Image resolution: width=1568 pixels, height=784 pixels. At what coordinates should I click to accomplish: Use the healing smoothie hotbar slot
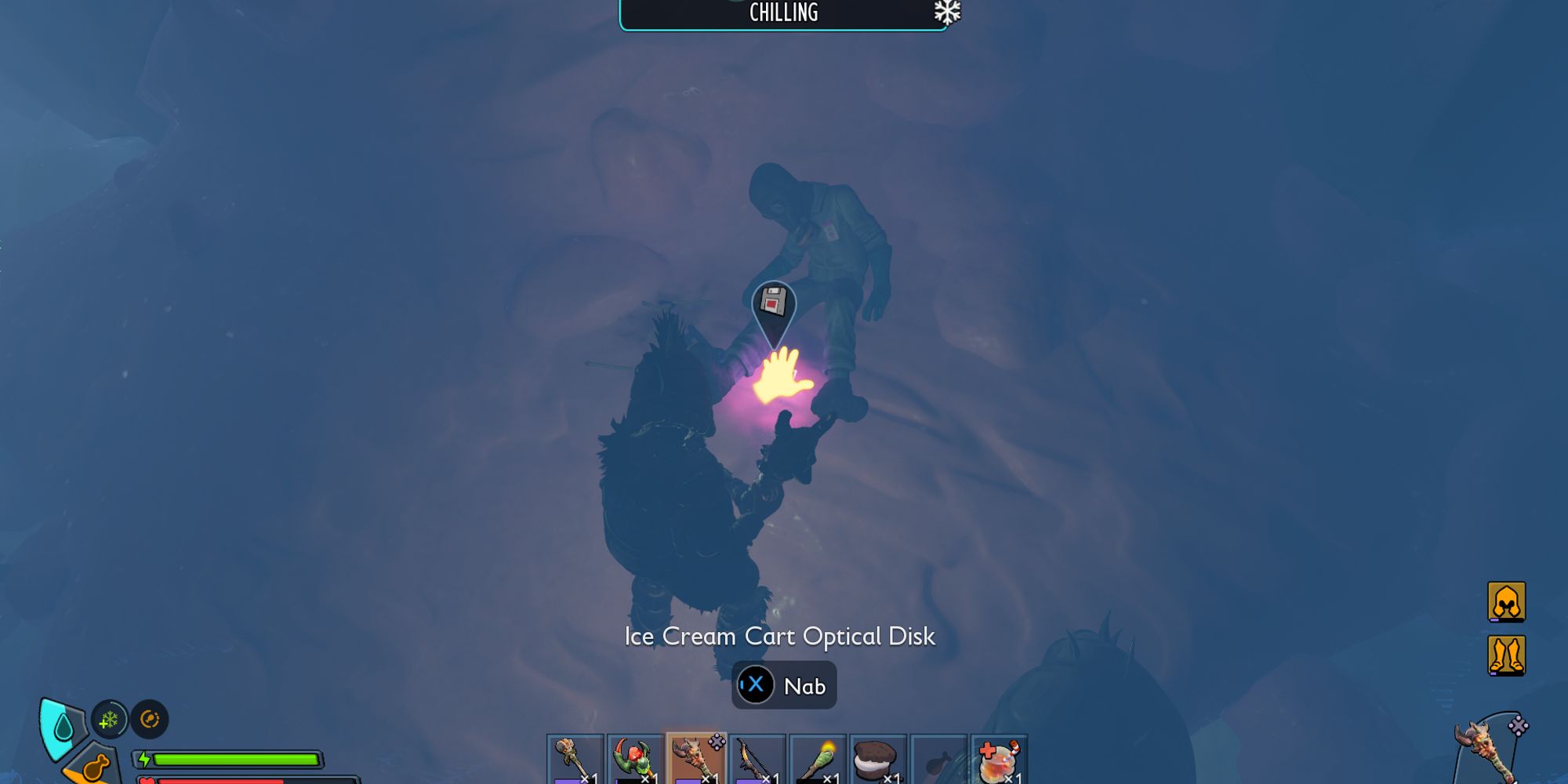(999, 759)
